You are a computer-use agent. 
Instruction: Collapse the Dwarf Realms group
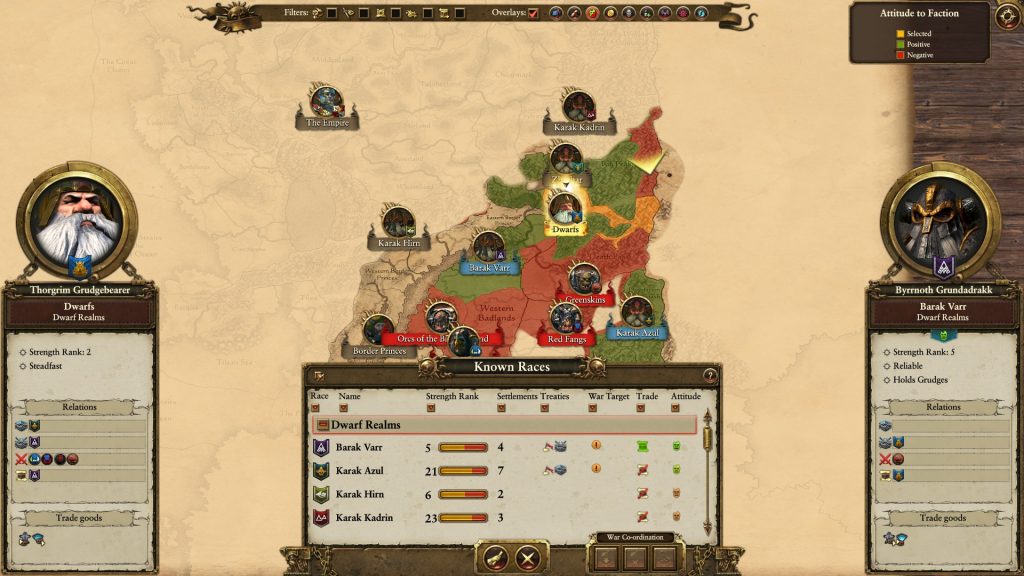point(323,425)
